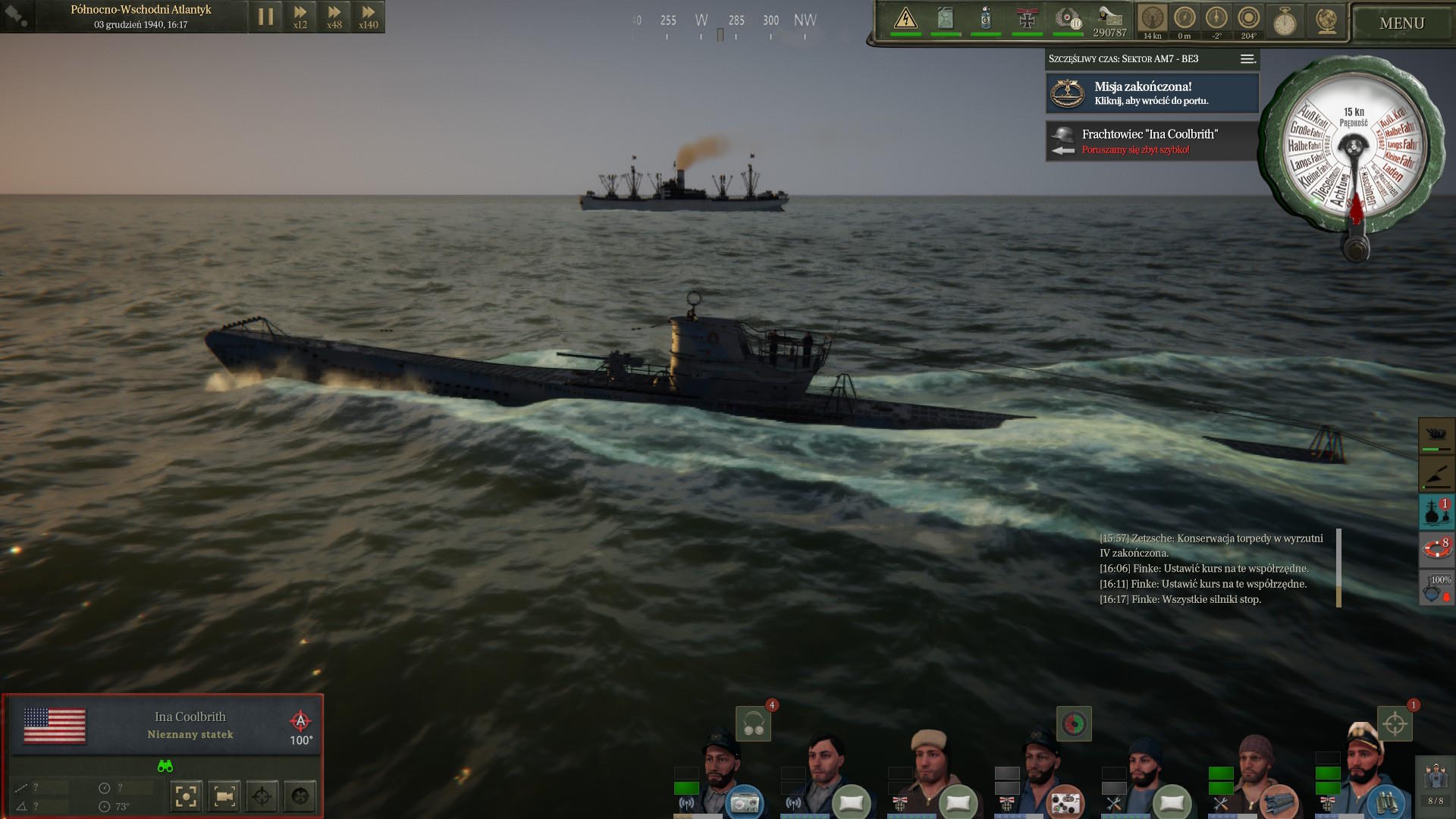
Task: Open the lifebuoy survivors icon
Action: tap(1436, 549)
